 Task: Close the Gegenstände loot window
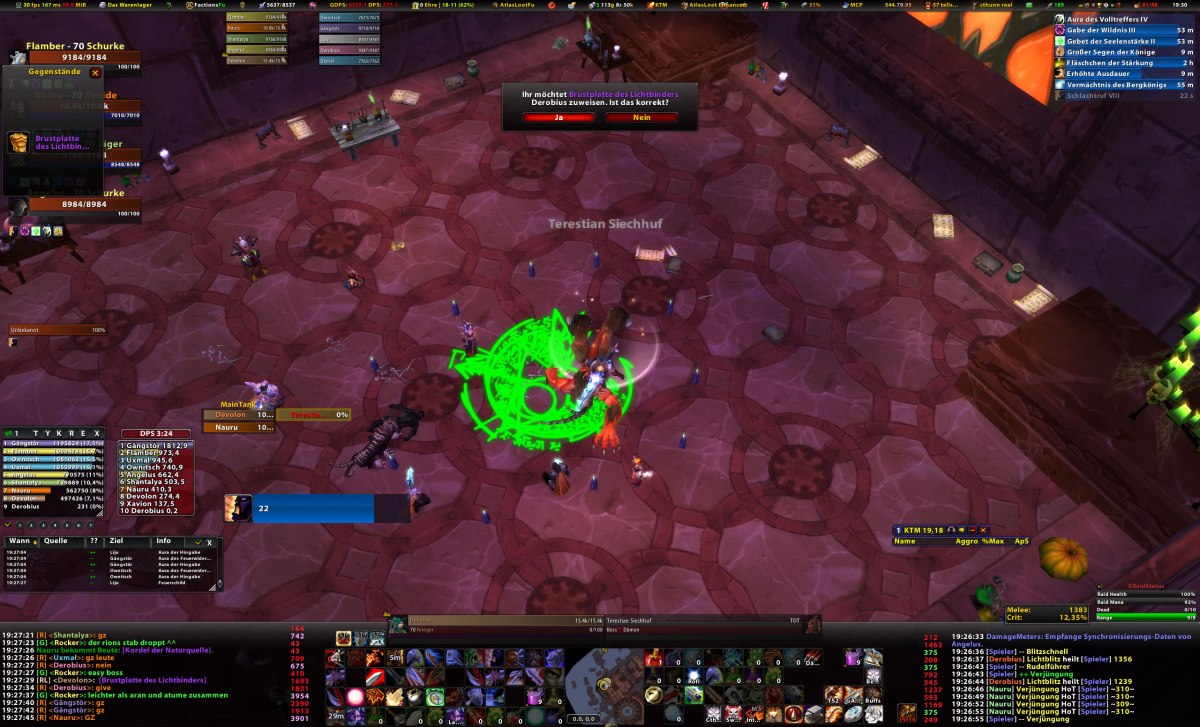point(95,73)
